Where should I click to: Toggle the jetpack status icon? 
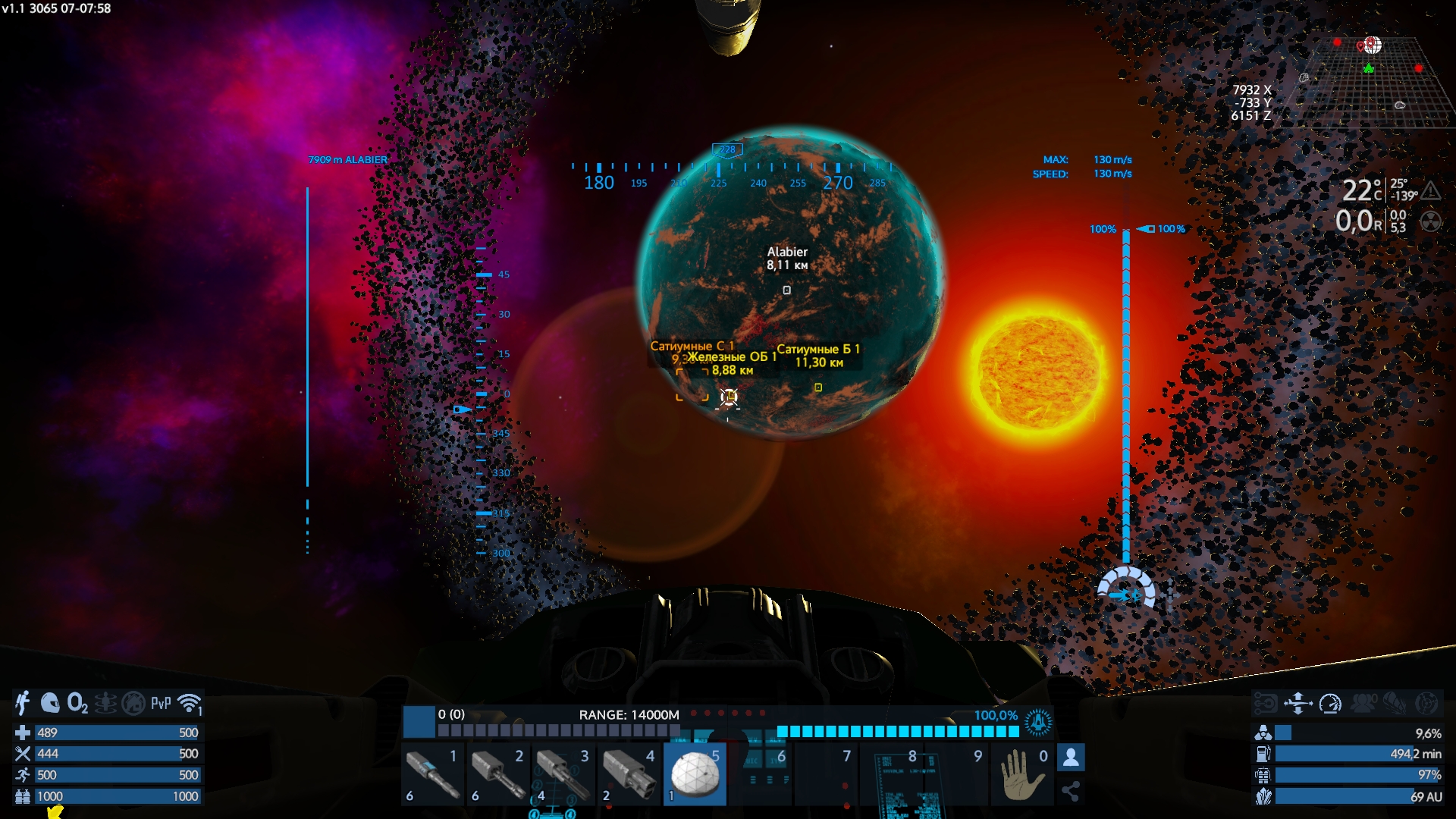click(23, 704)
